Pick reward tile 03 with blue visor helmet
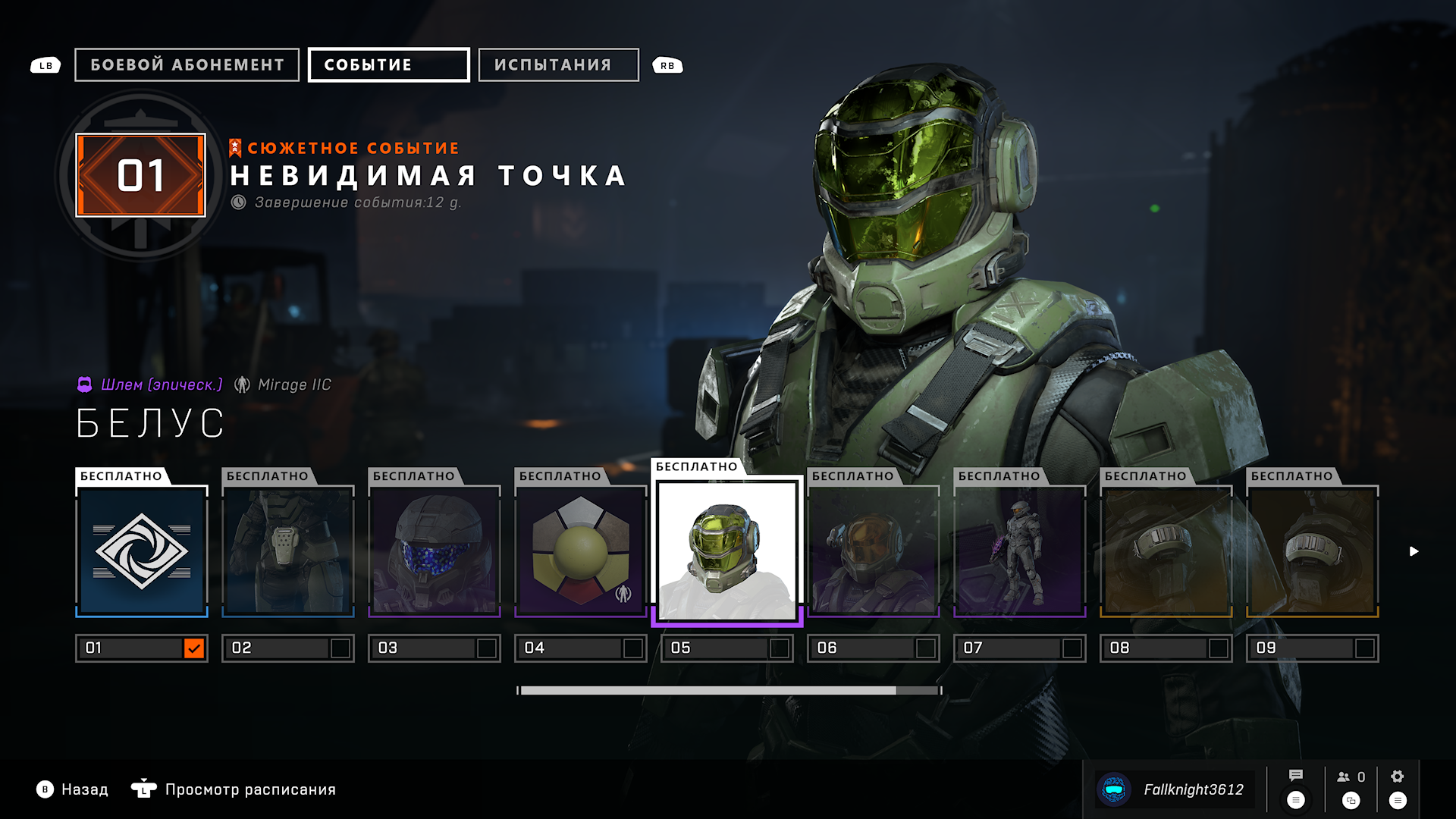Screen dimensions: 1456x819 click(x=435, y=551)
